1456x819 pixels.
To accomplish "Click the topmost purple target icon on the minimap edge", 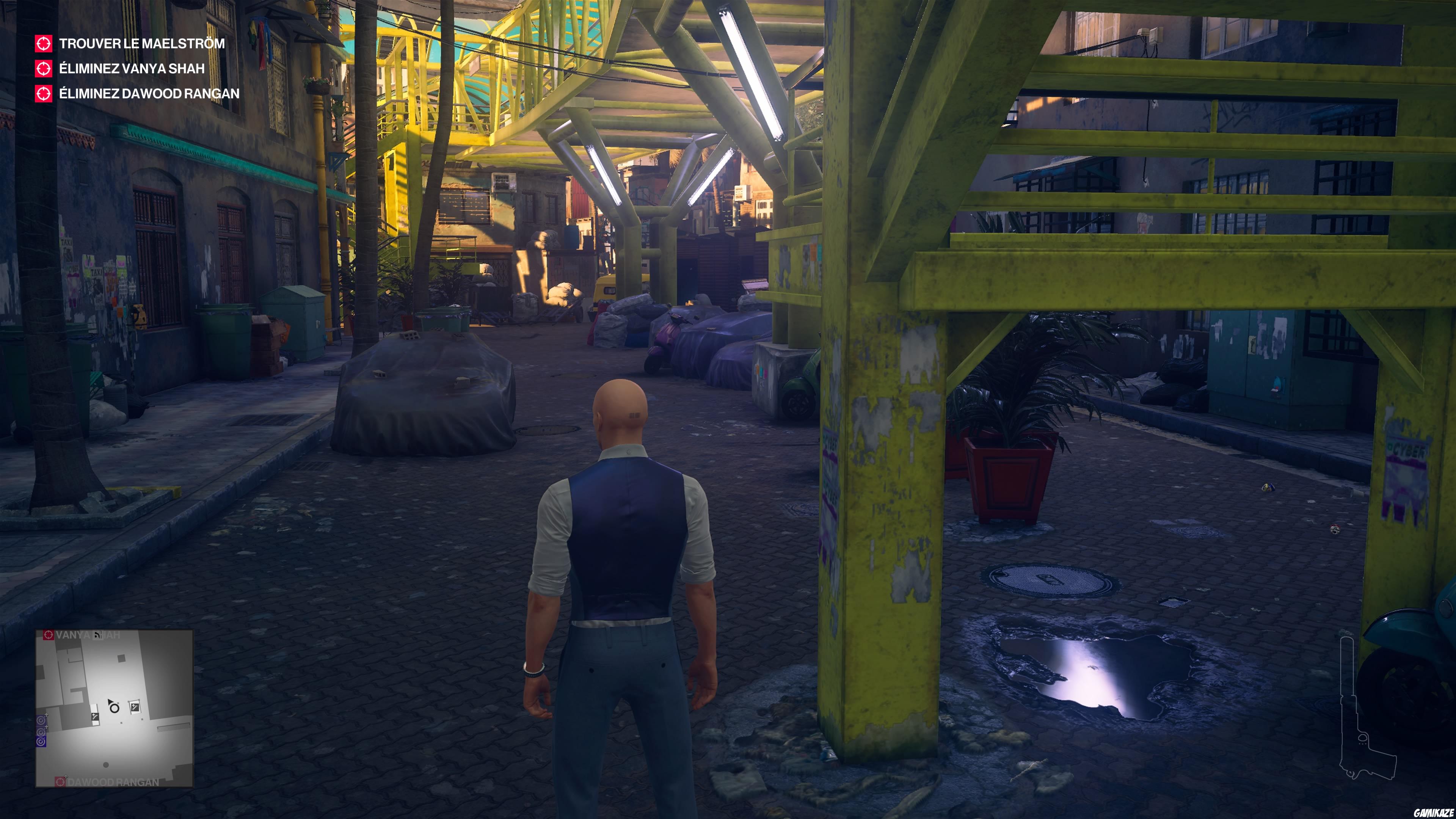I will point(41,720).
